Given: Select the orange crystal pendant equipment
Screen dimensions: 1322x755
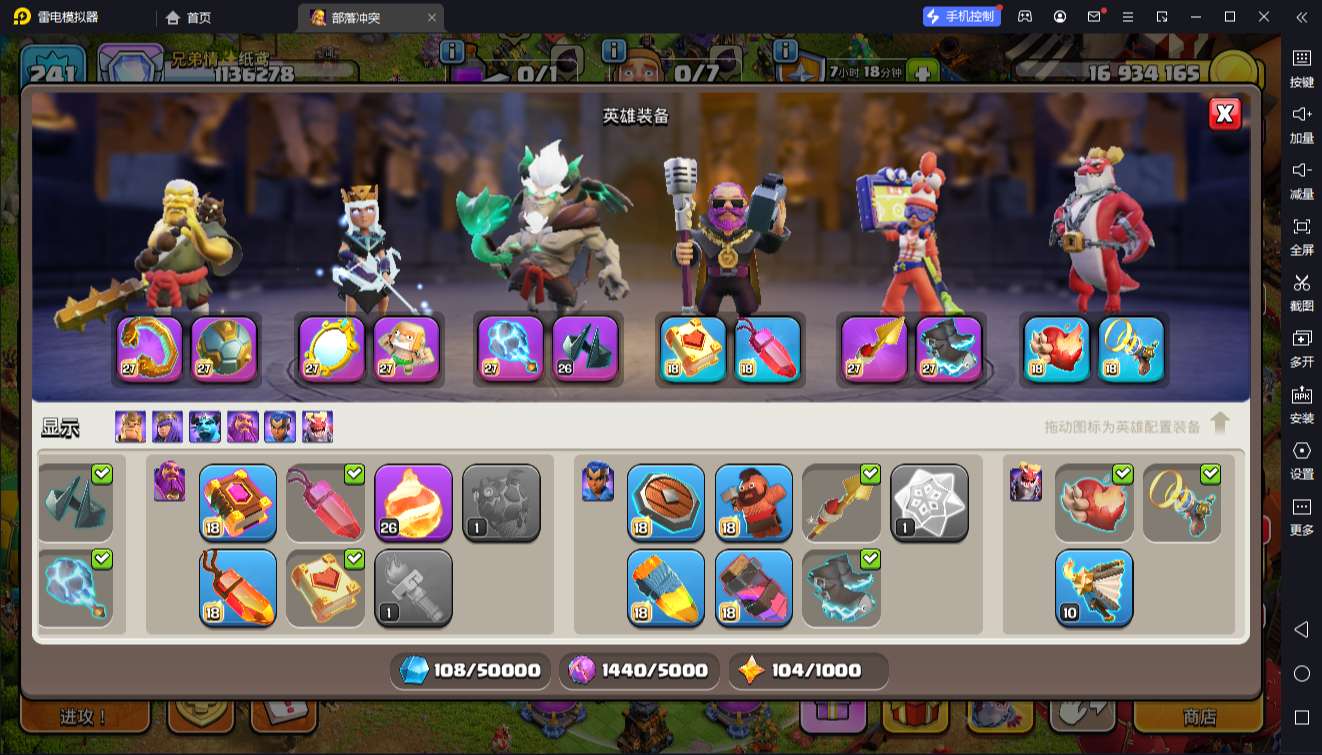Looking at the screenshot, I should point(238,588).
